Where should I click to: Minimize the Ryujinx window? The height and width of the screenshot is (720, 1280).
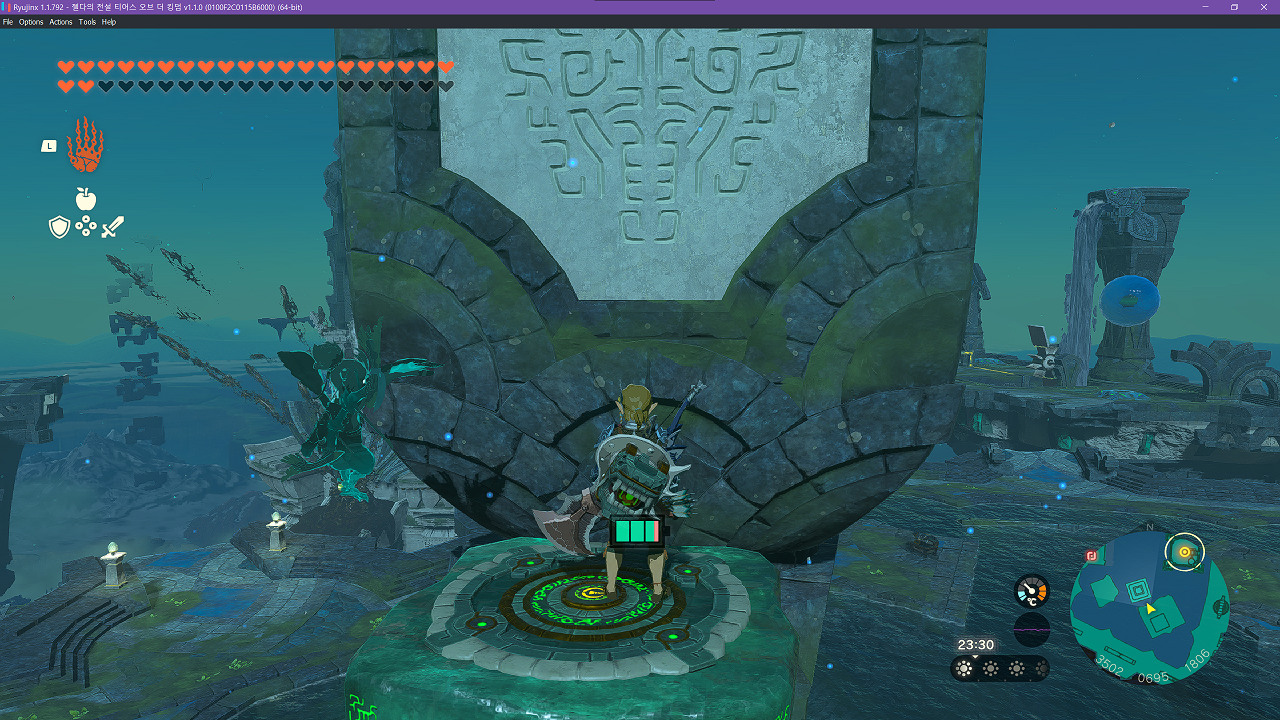coord(1206,7)
